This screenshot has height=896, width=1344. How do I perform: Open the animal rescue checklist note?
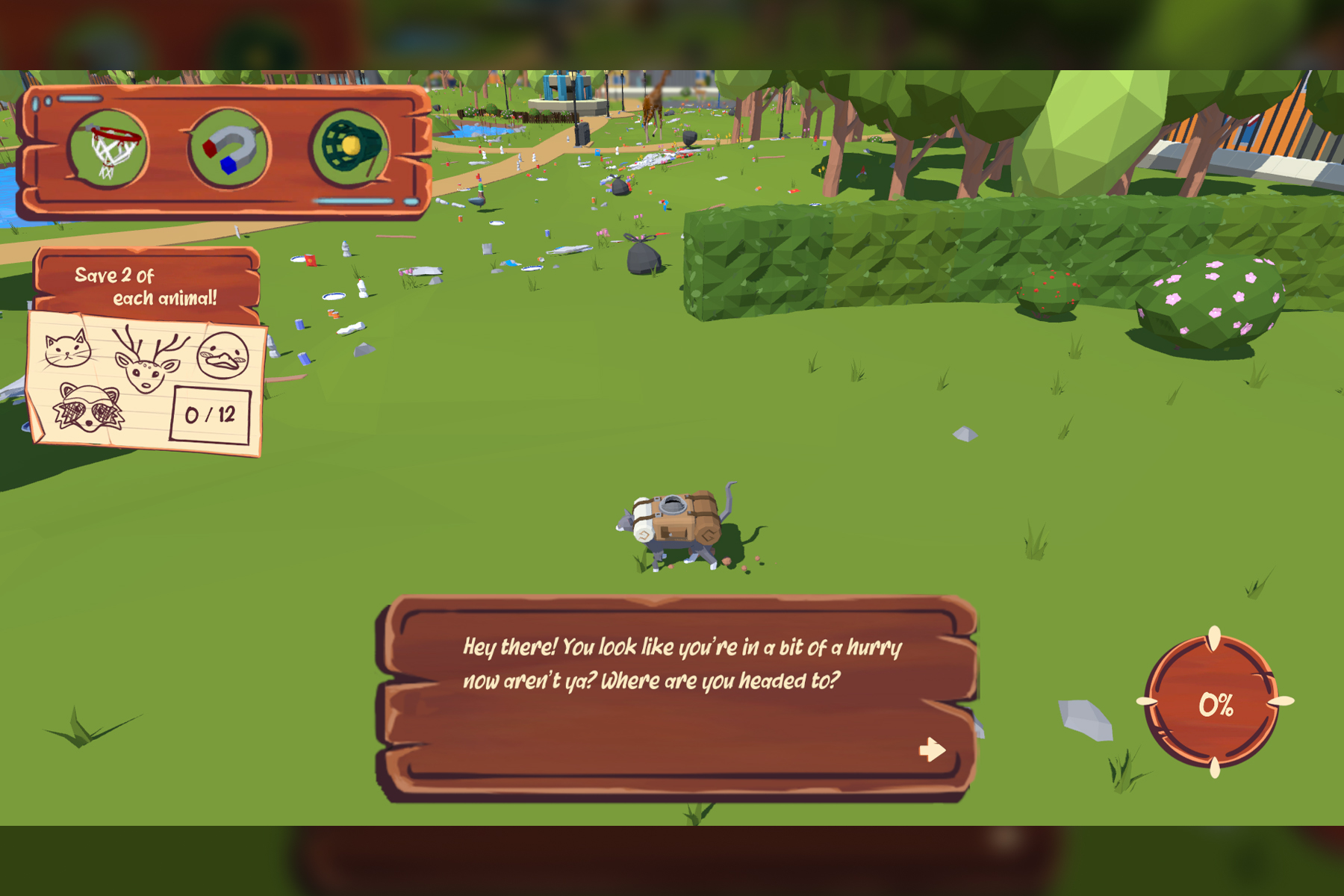click(x=146, y=382)
